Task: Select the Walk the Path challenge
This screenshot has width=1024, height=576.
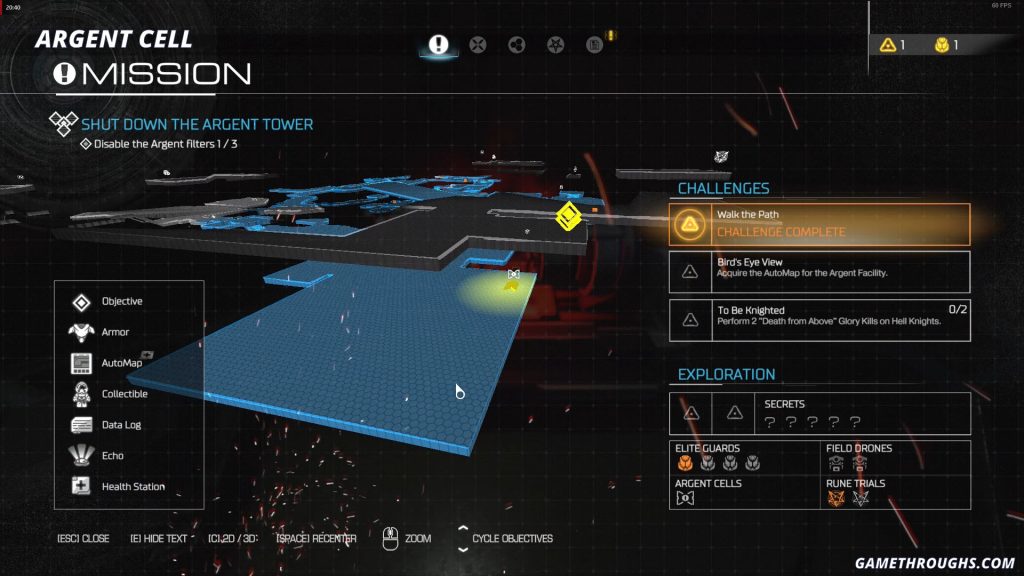Action: (819, 224)
